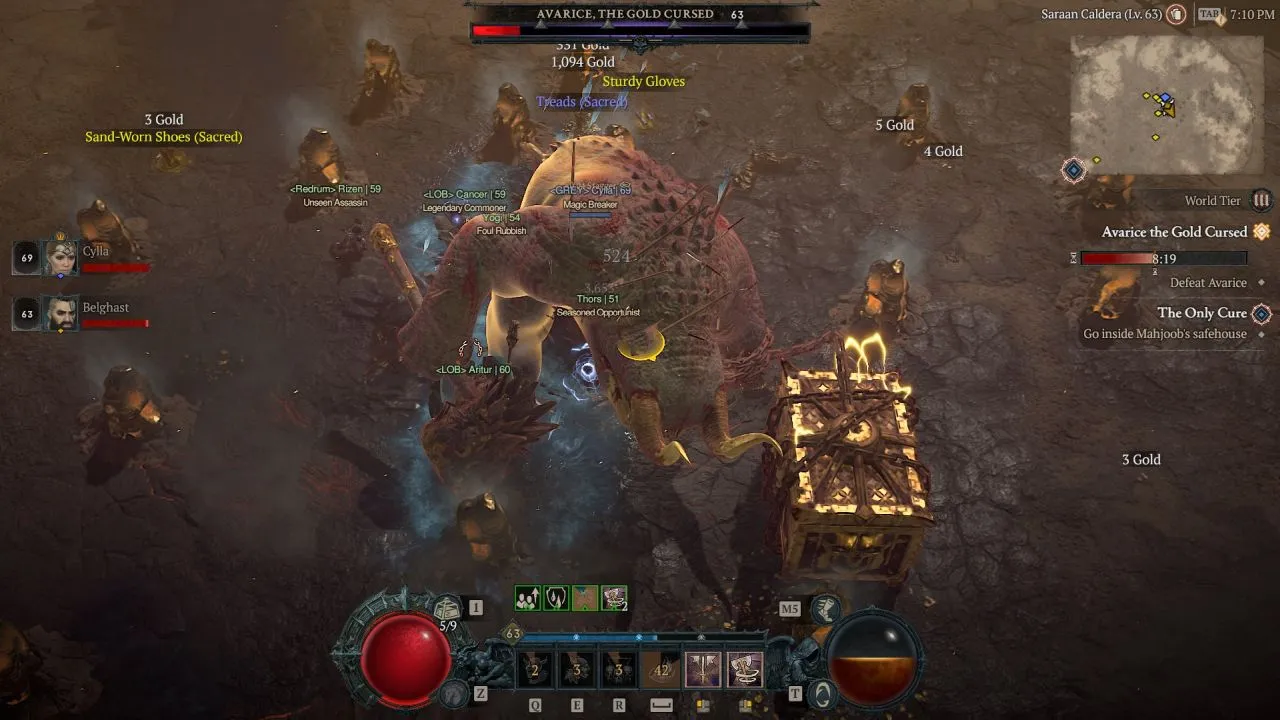Click the TAB map key indicator
Image resolution: width=1280 pixels, height=720 pixels.
pyautogui.click(x=1207, y=14)
